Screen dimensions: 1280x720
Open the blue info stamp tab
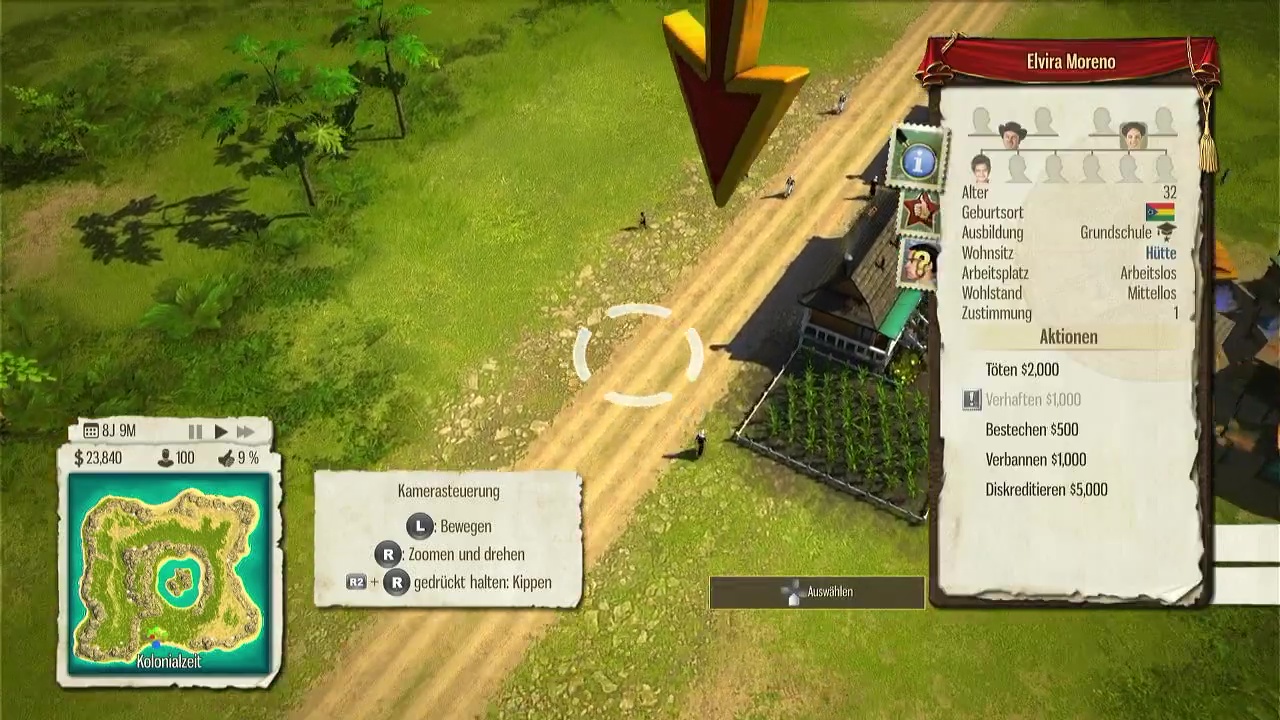(918, 160)
